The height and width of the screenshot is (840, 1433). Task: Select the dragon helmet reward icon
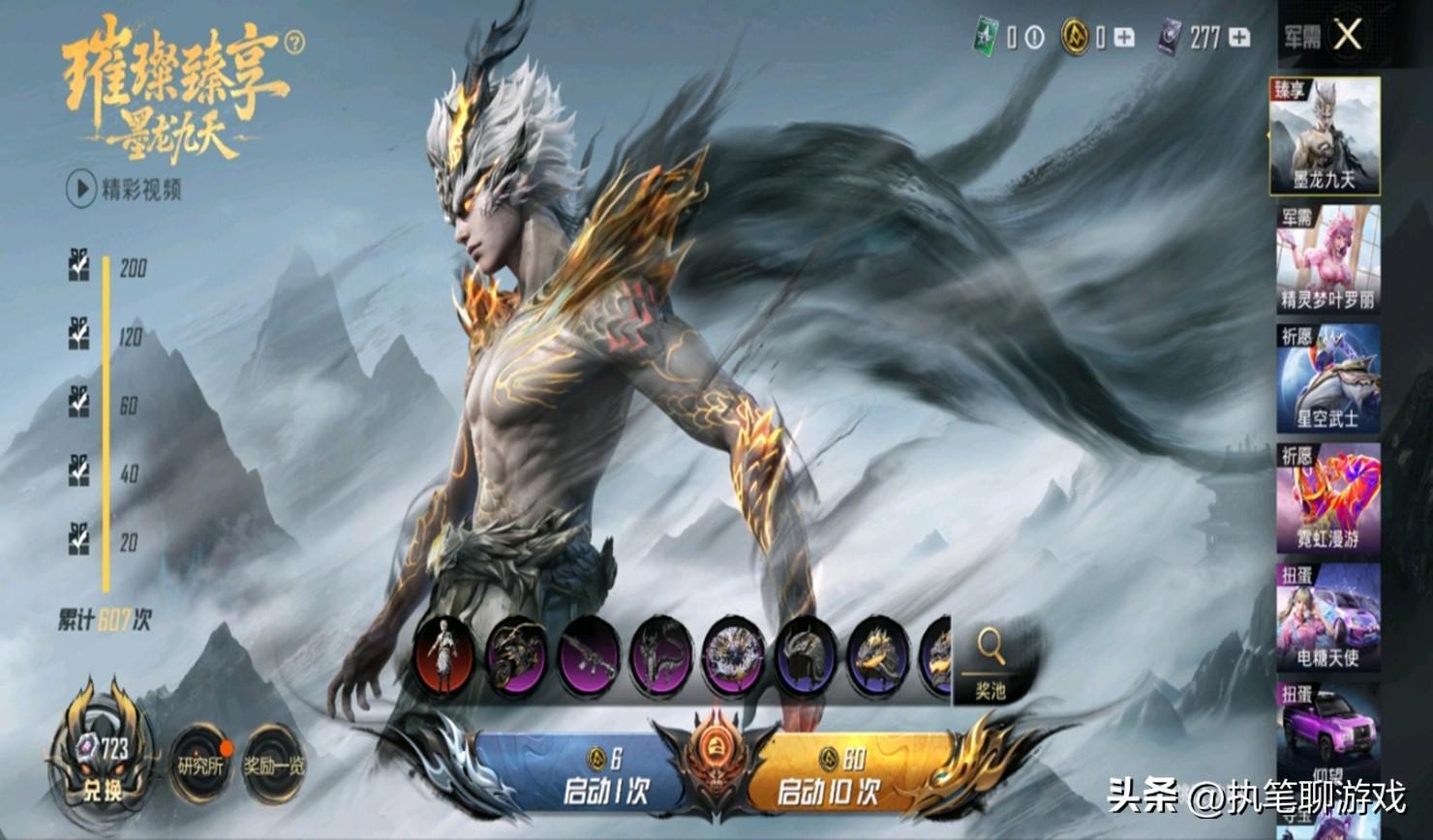pyautogui.click(x=805, y=656)
